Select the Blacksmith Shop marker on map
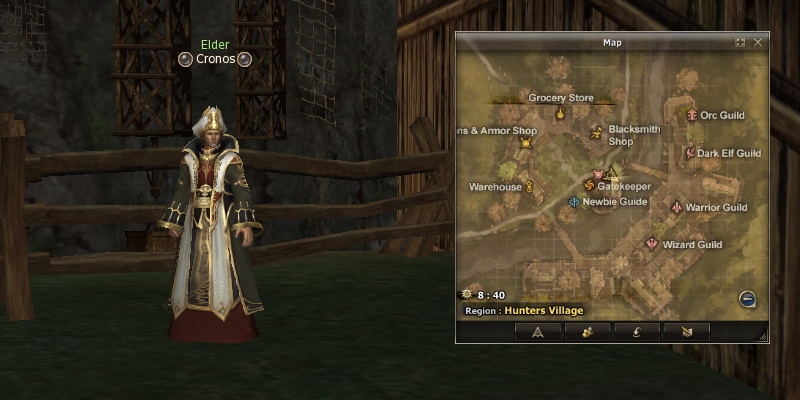800x400 pixels. click(x=597, y=132)
